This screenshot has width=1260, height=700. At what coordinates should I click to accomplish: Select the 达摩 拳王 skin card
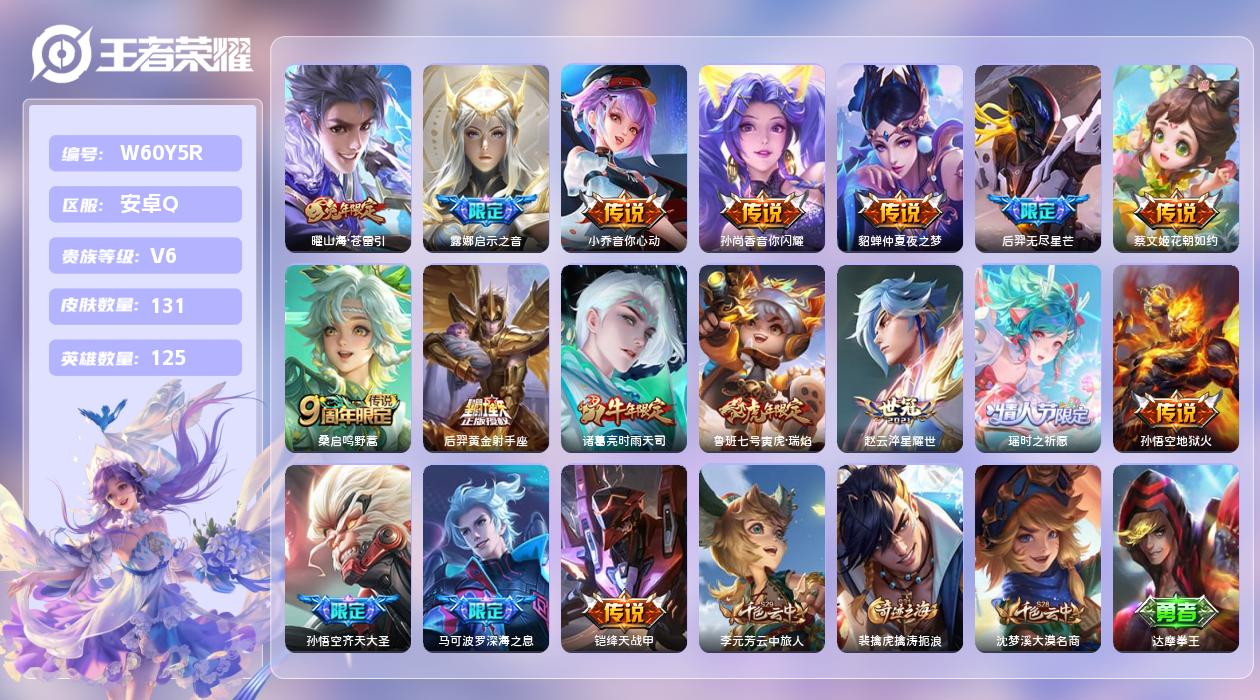pos(1176,558)
